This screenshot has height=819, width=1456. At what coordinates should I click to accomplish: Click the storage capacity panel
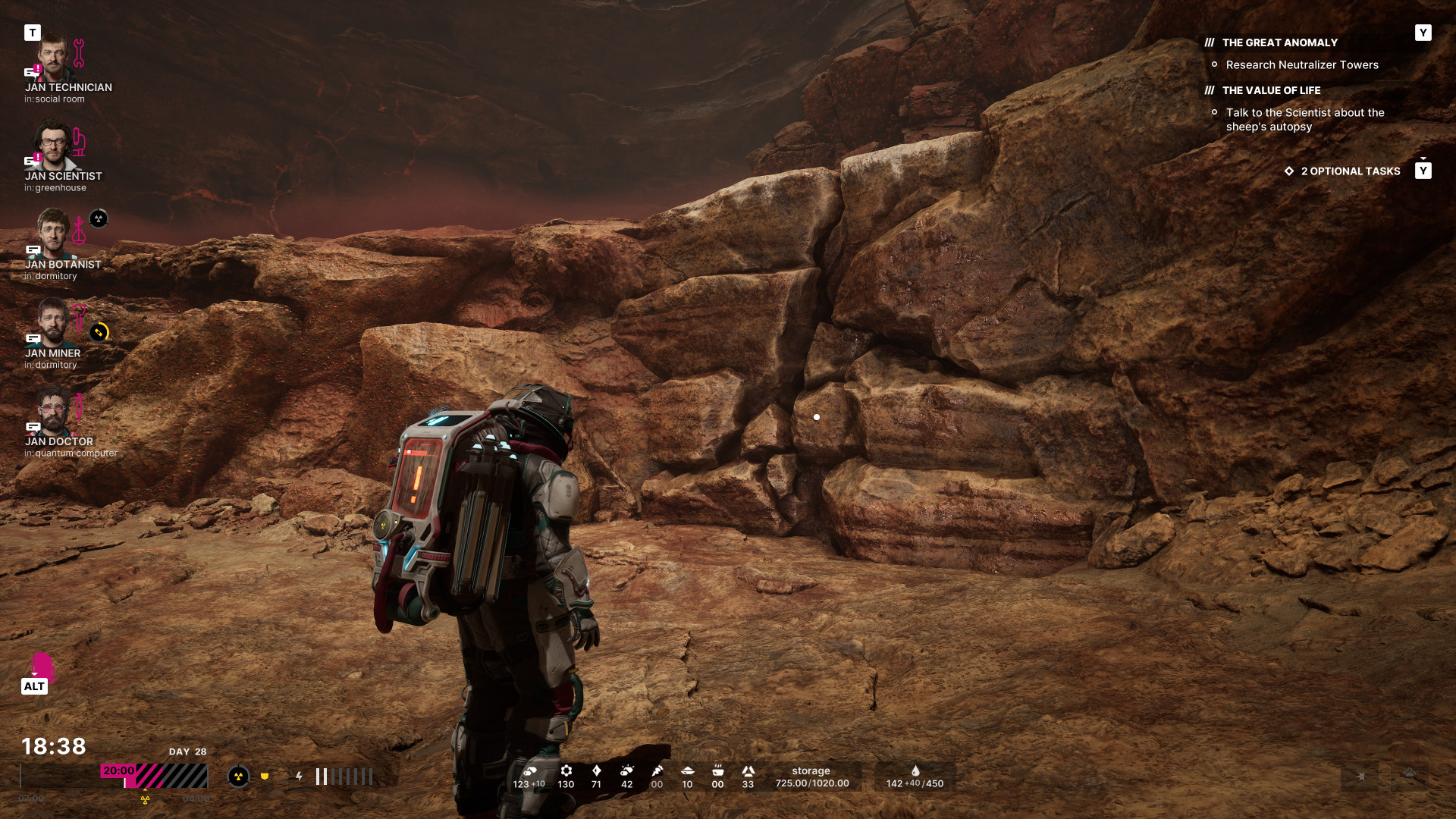point(811,777)
